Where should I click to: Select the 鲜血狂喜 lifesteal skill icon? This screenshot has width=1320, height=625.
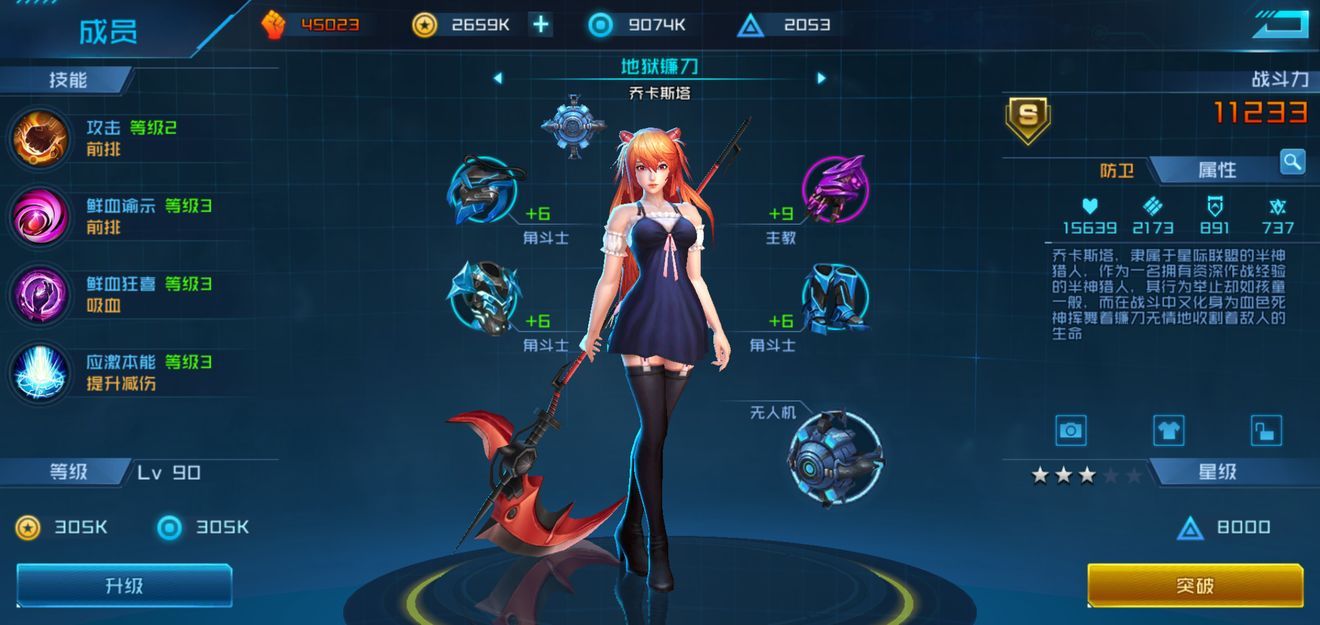tap(40, 294)
